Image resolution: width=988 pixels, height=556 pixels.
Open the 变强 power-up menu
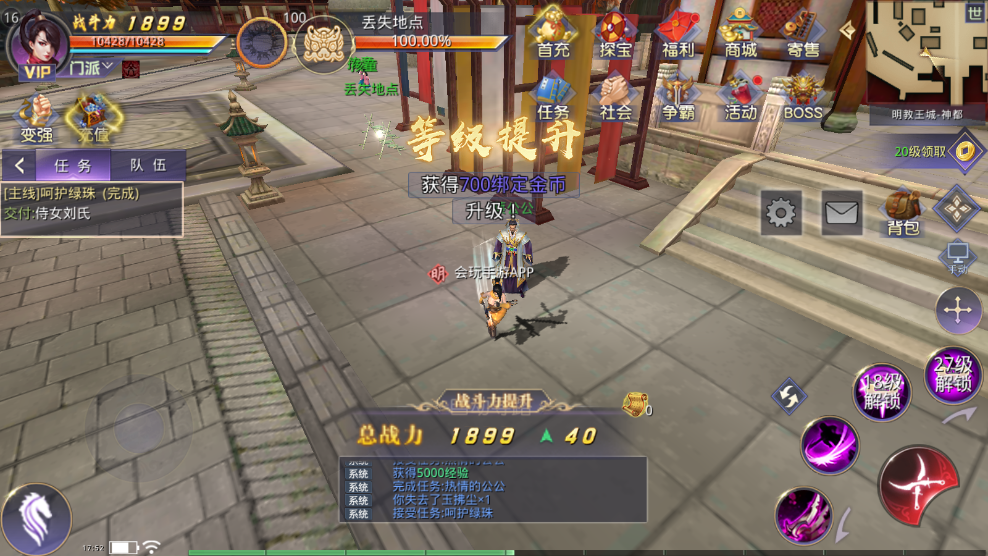pyautogui.click(x=36, y=117)
